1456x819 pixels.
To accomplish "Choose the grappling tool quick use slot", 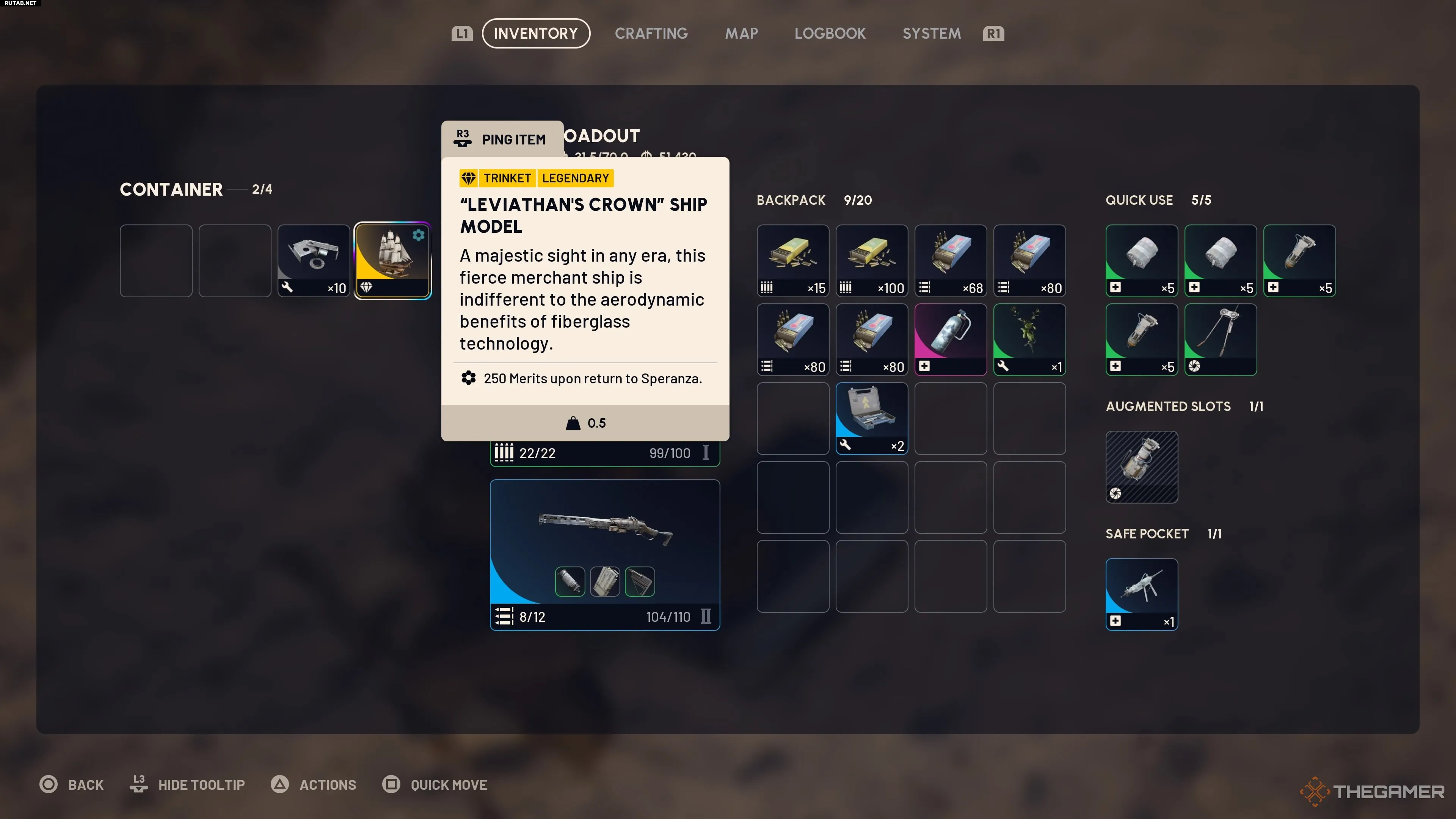I will pos(1220,339).
